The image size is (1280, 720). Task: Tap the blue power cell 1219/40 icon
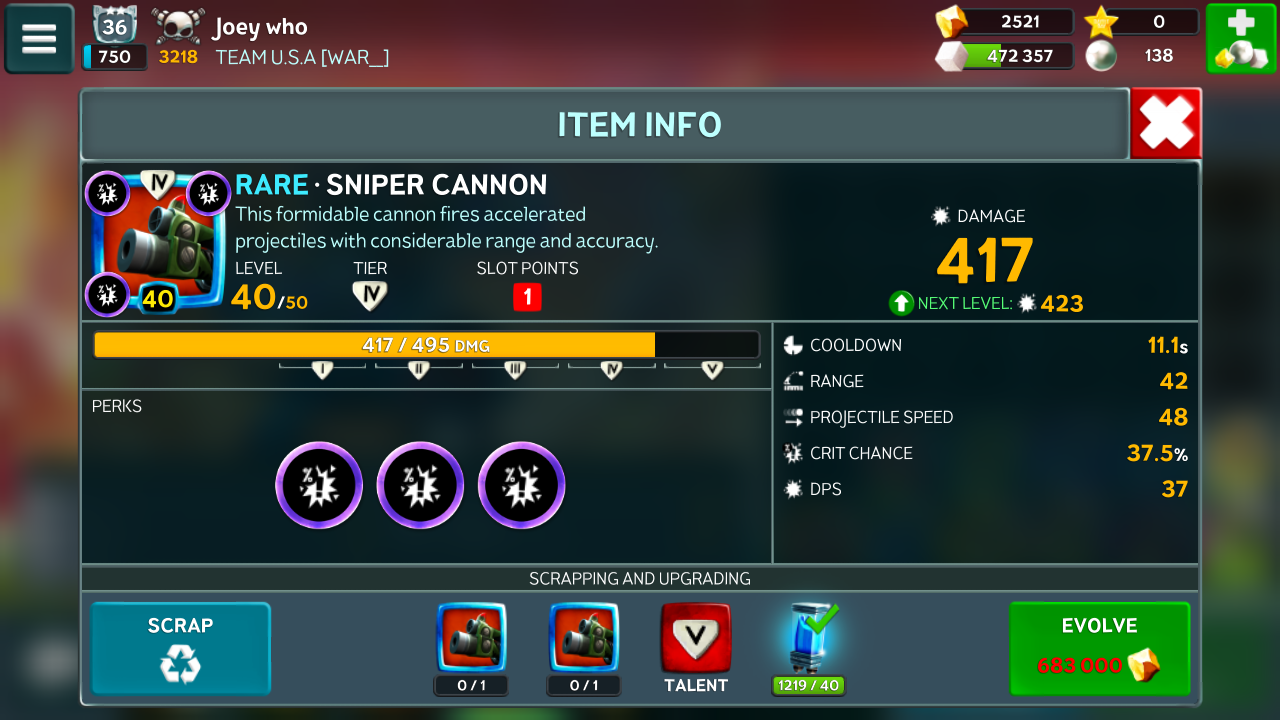click(x=808, y=638)
